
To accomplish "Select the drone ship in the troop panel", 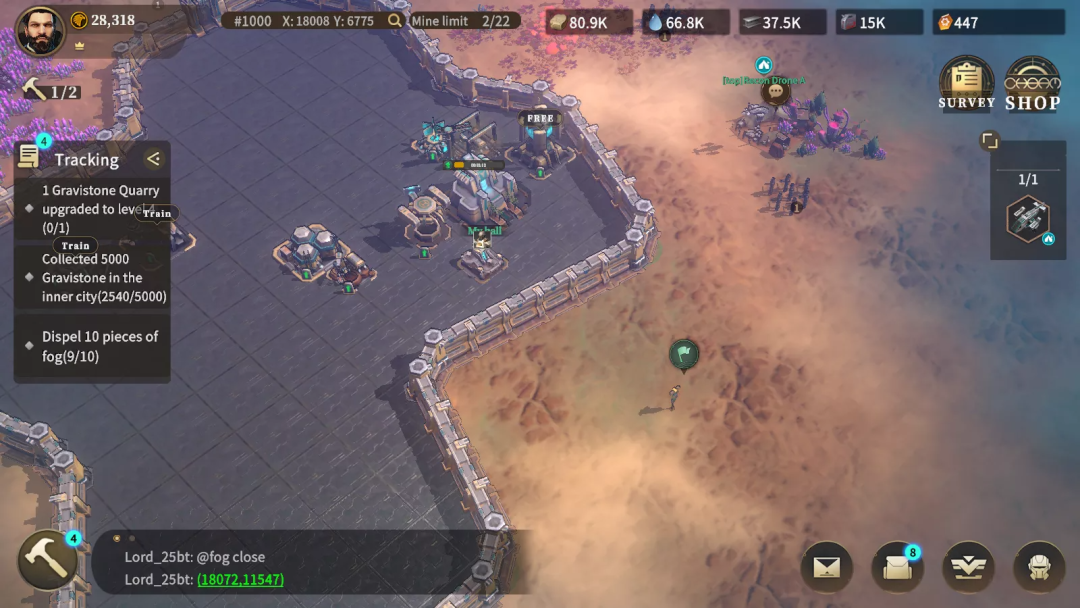I will tap(1027, 219).
